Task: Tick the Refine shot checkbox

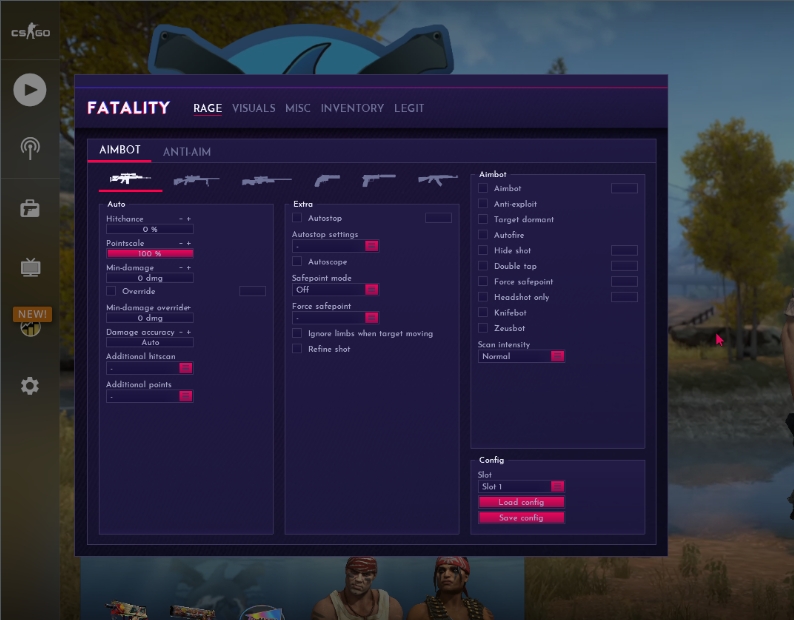Action: pos(297,349)
